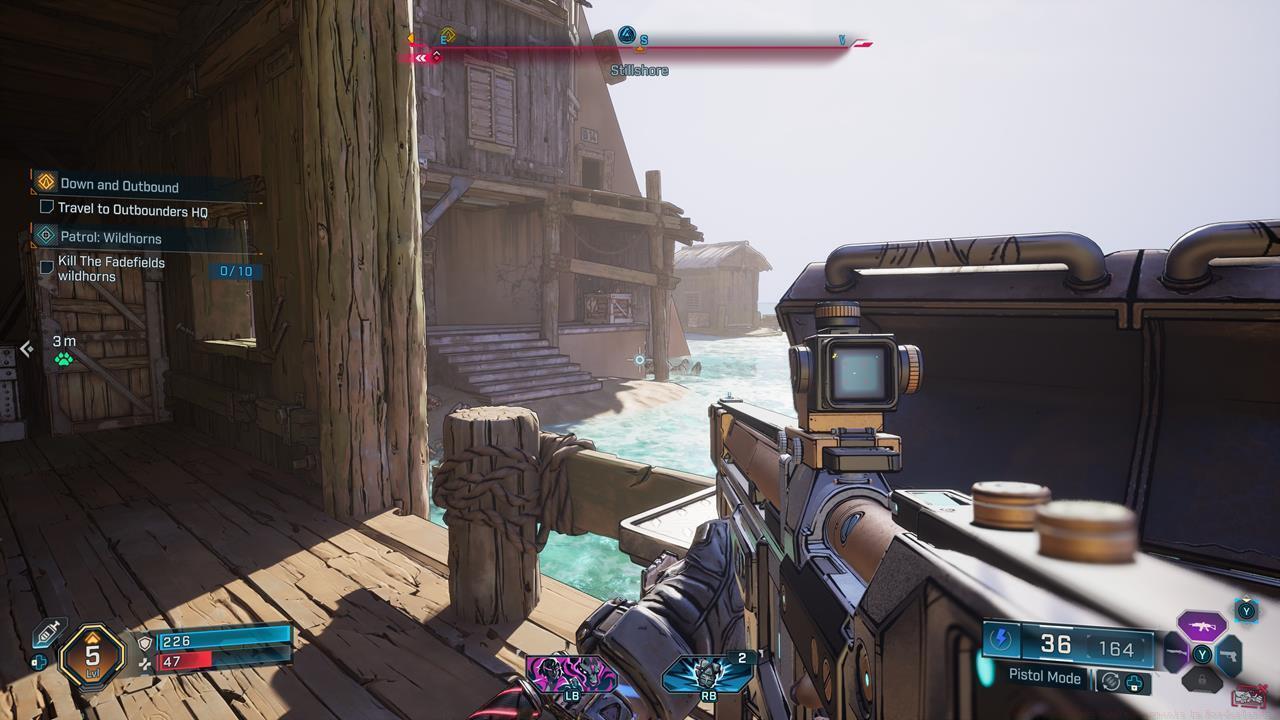Click the shield icon next to the 226 value

[x=145, y=642]
